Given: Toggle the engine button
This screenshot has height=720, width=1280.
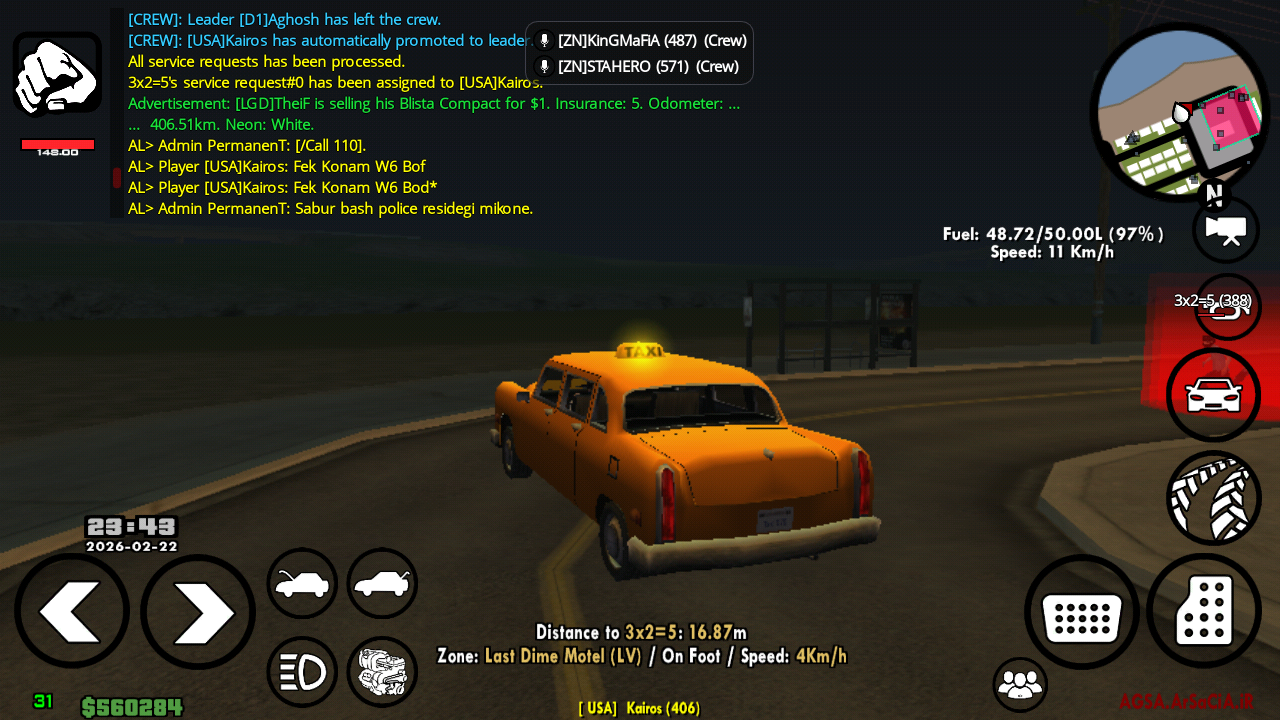Looking at the screenshot, I should click(x=382, y=672).
